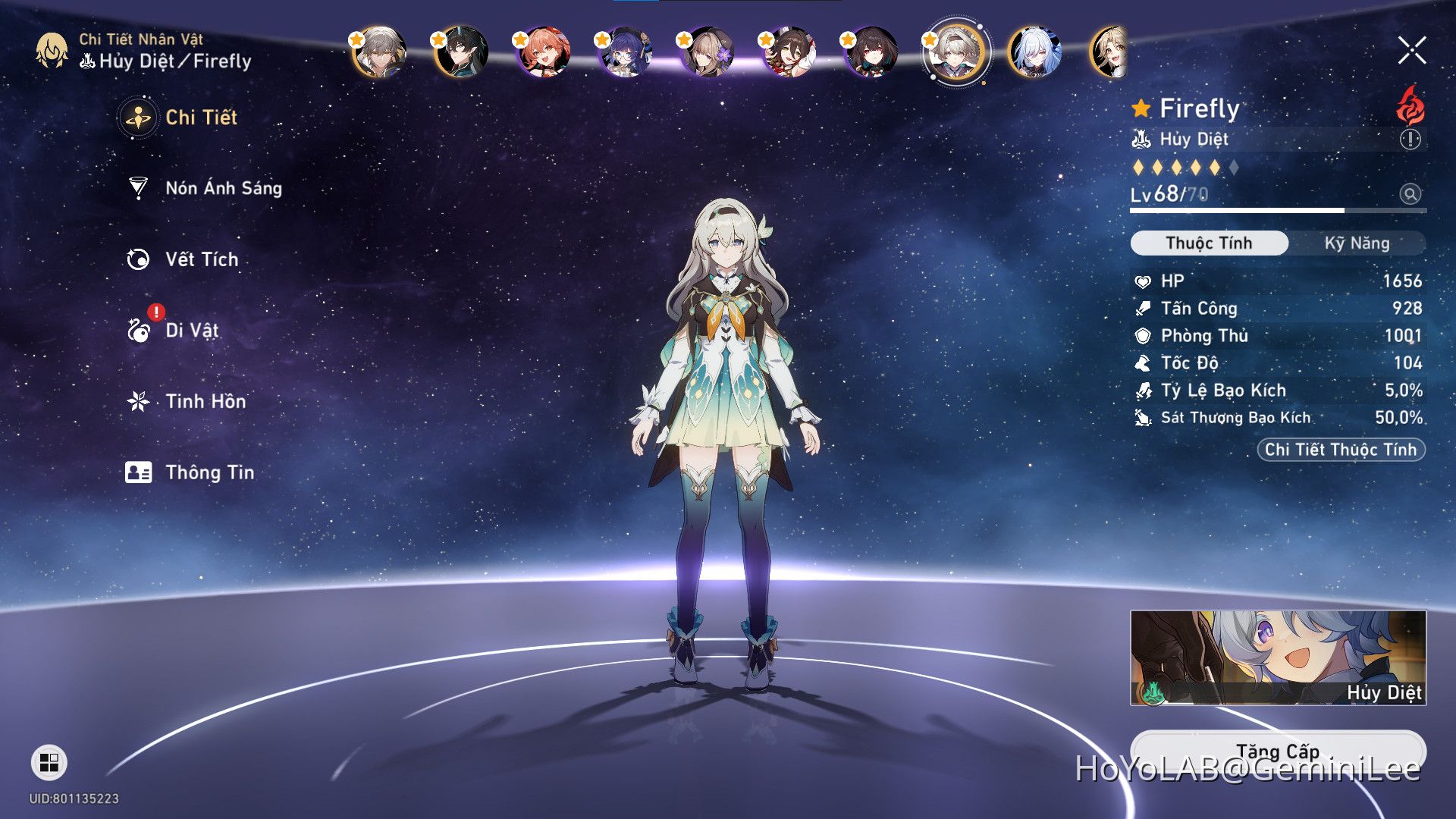Select the first grey-haired character portrait
This screenshot has height=819, width=1456.
click(379, 52)
